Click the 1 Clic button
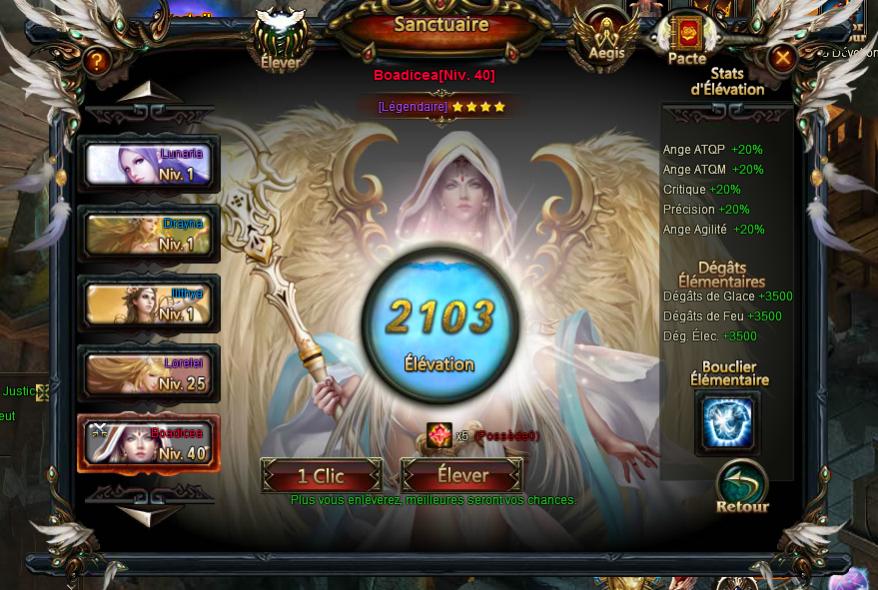This screenshot has width=878, height=590. click(321, 476)
